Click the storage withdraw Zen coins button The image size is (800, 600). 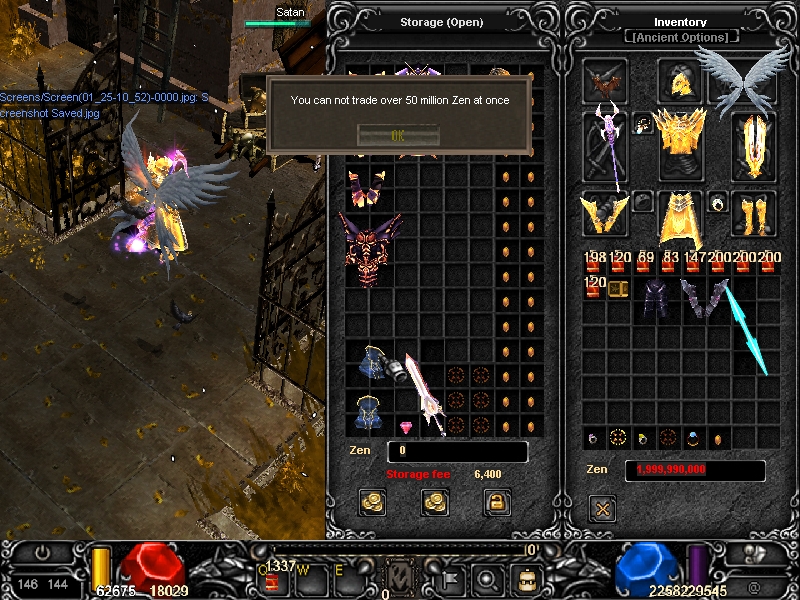[435, 503]
